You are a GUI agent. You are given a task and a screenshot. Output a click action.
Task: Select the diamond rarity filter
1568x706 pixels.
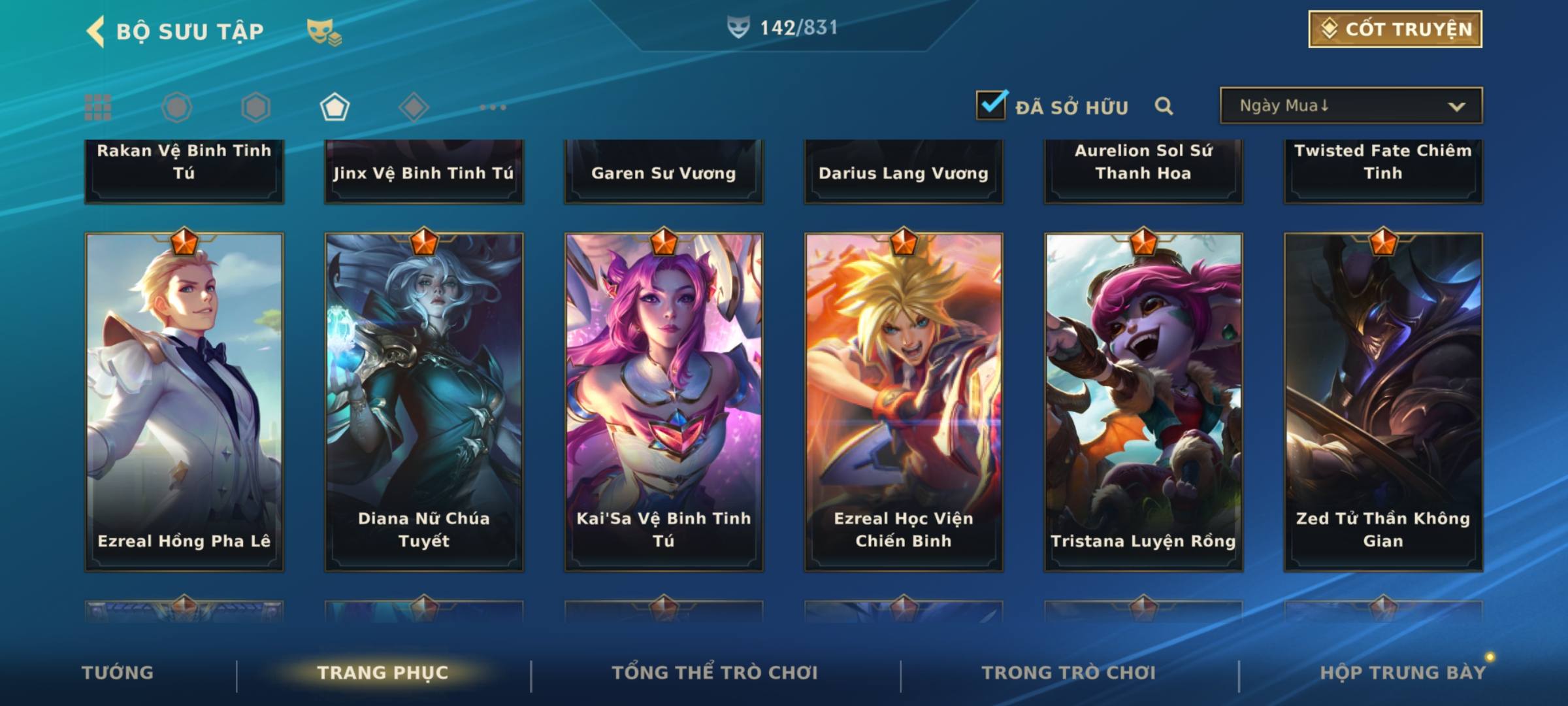click(414, 107)
